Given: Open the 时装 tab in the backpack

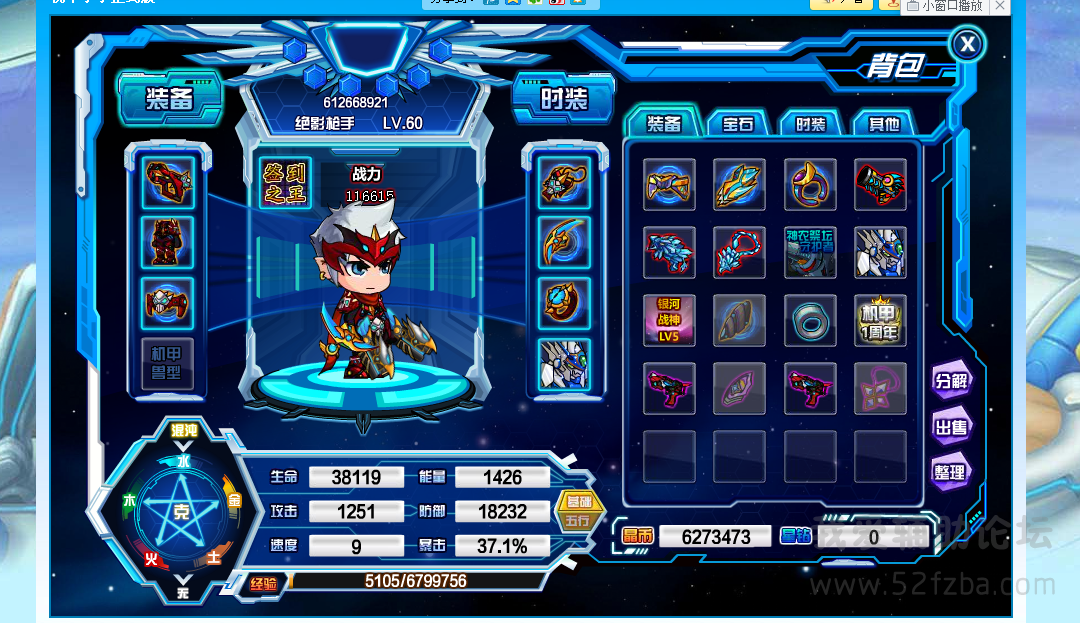Looking at the screenshot, I should 810,124.
